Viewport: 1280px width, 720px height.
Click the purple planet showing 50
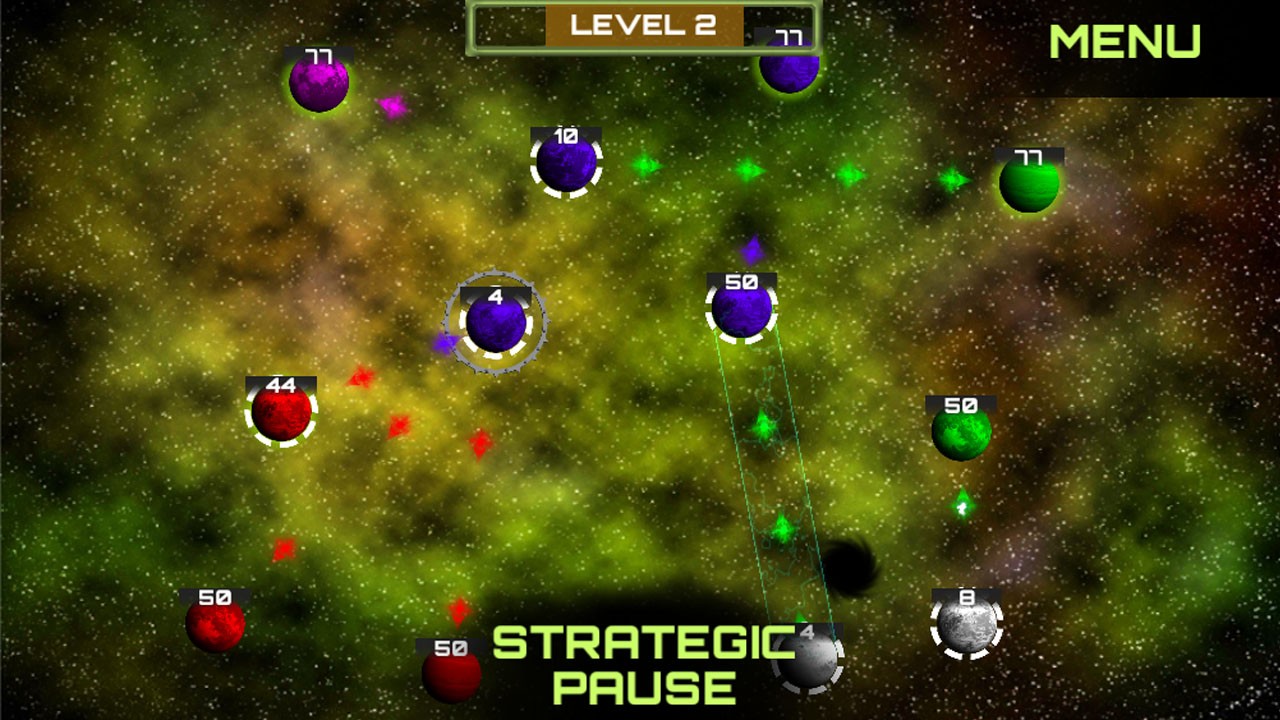pos(741,309)
